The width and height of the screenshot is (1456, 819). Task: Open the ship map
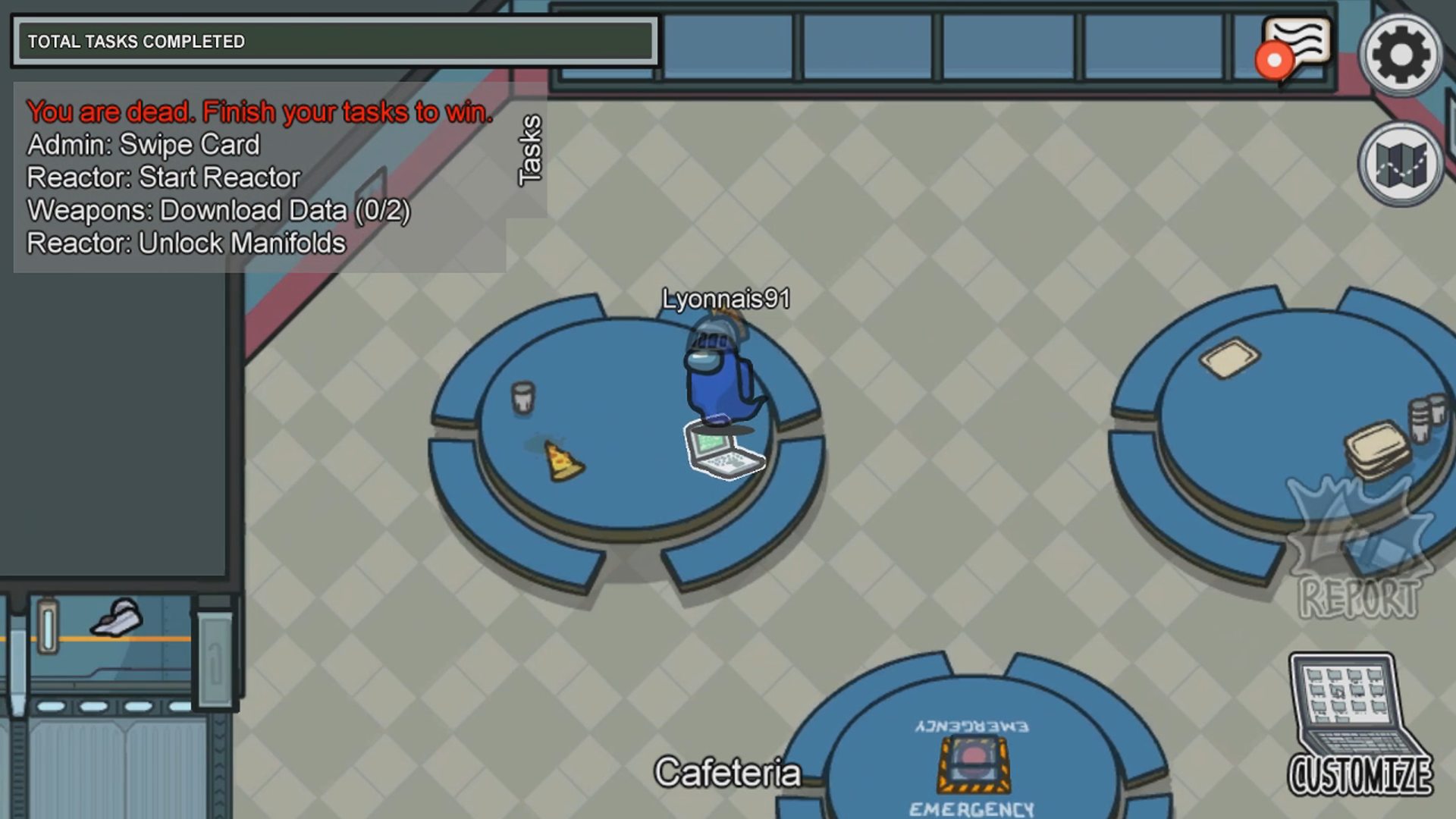point(1400,164)
